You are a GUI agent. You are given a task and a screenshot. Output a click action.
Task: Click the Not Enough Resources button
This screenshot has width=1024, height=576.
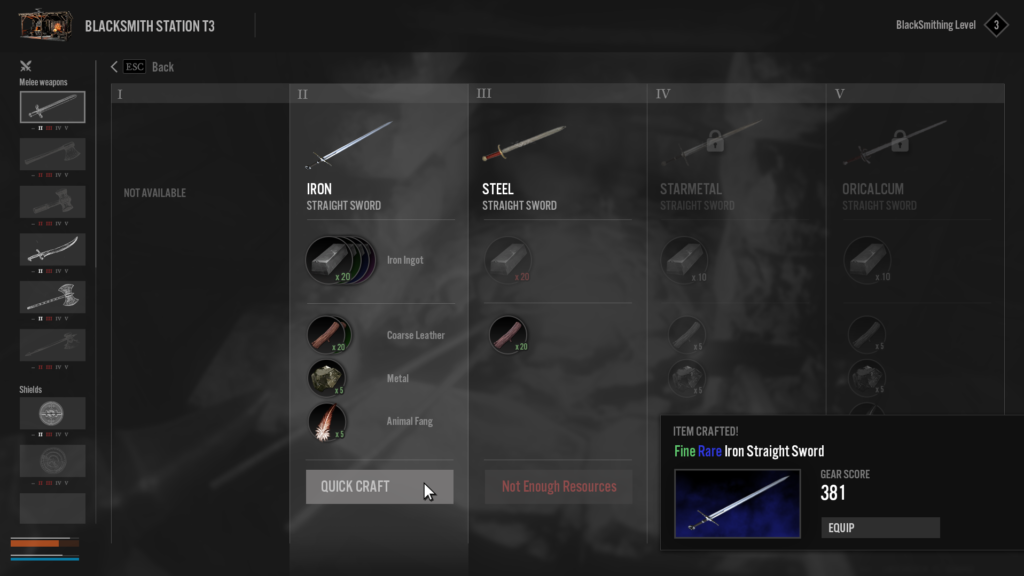click(559, 487)
